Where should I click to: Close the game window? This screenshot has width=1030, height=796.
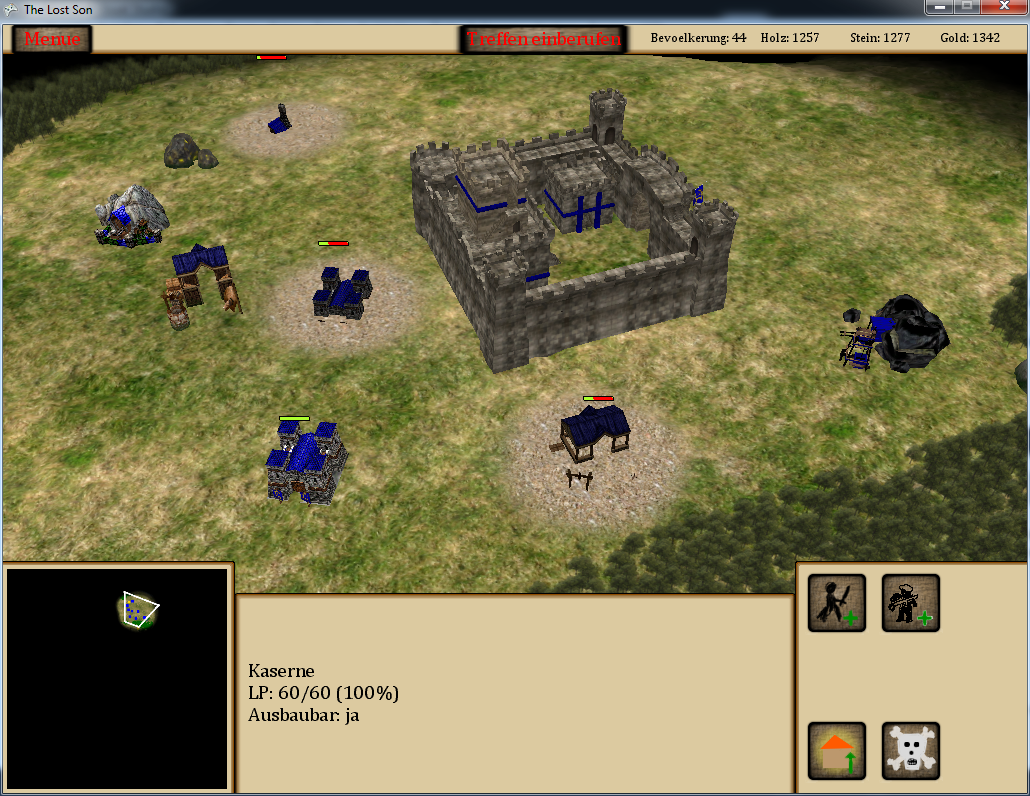pos(1002,7)
